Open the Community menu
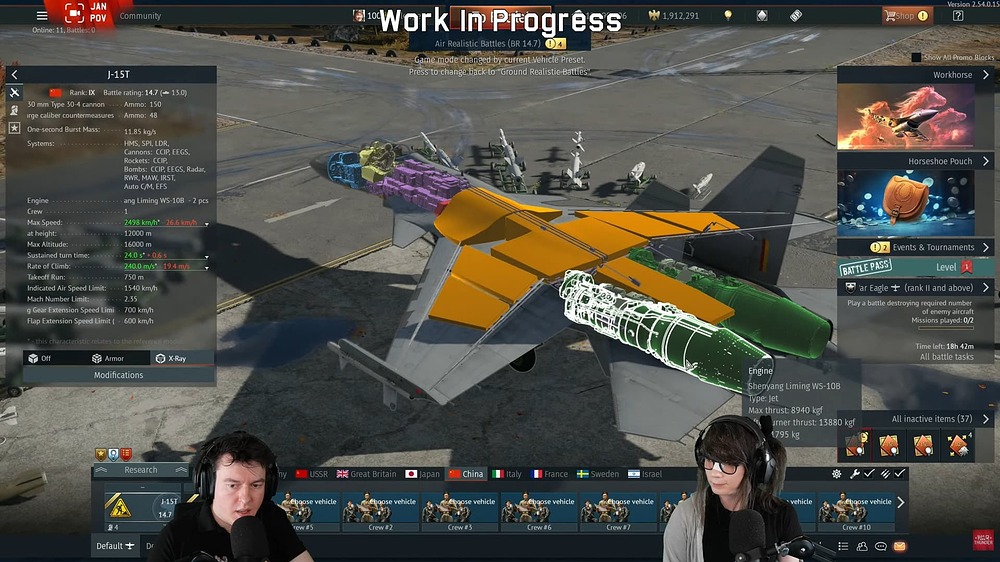 (x=140, y=16)
